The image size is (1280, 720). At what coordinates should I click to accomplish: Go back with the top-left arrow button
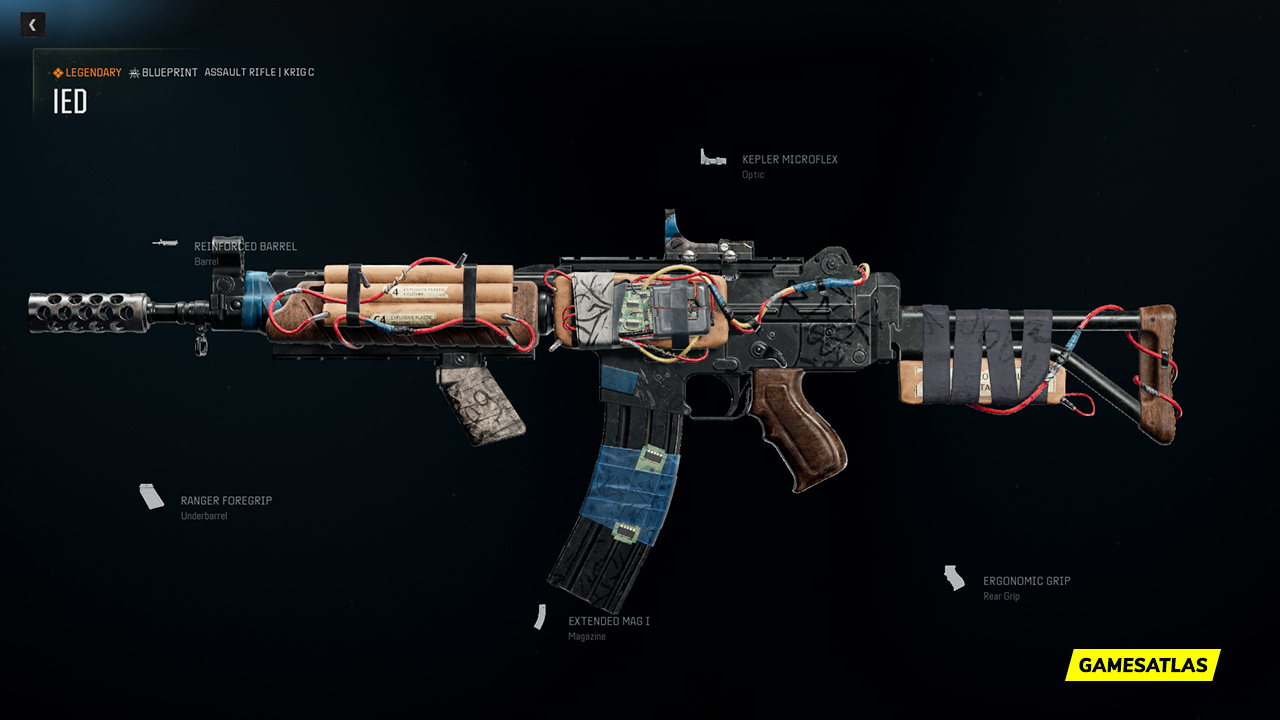32,25
